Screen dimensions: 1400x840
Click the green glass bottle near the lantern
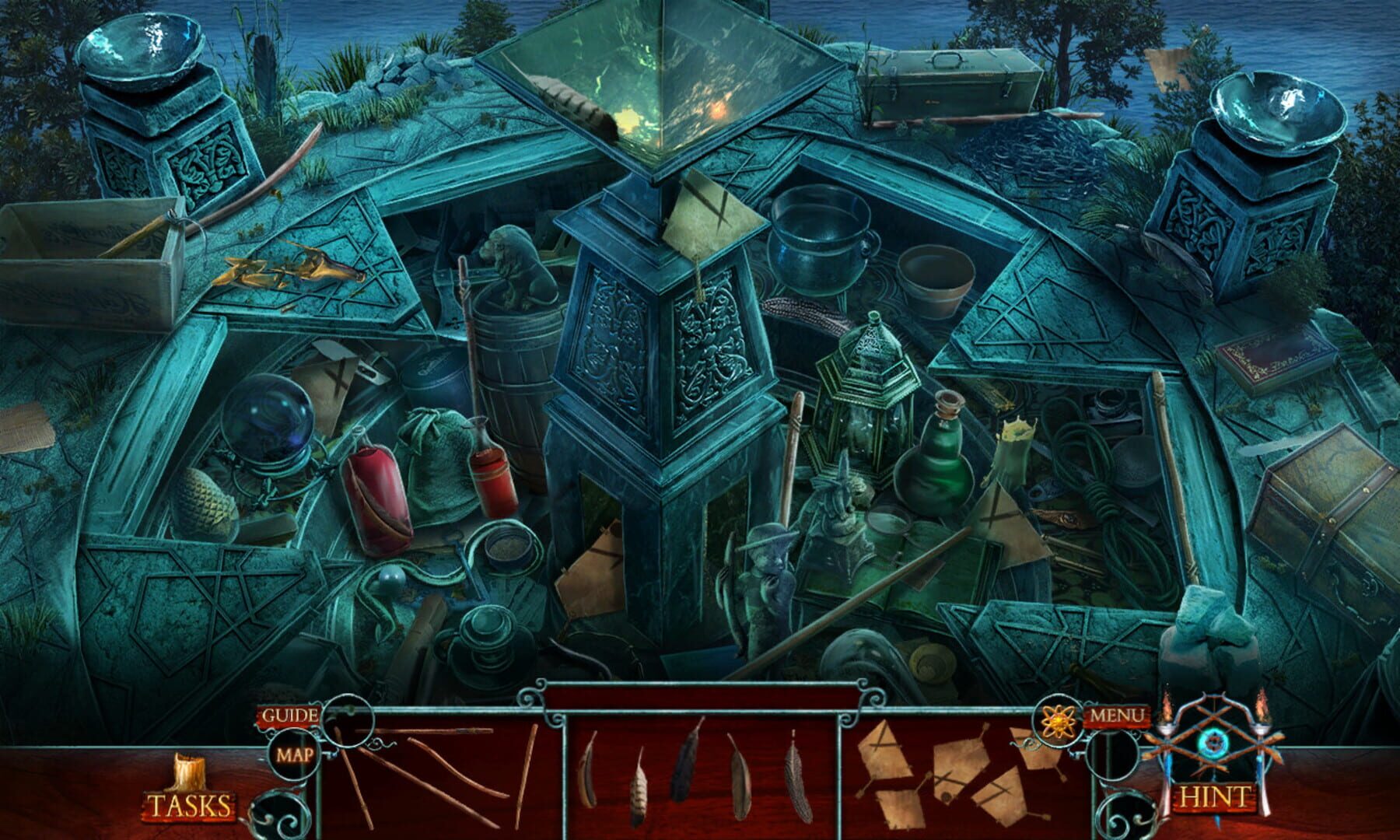pos(937,474)
